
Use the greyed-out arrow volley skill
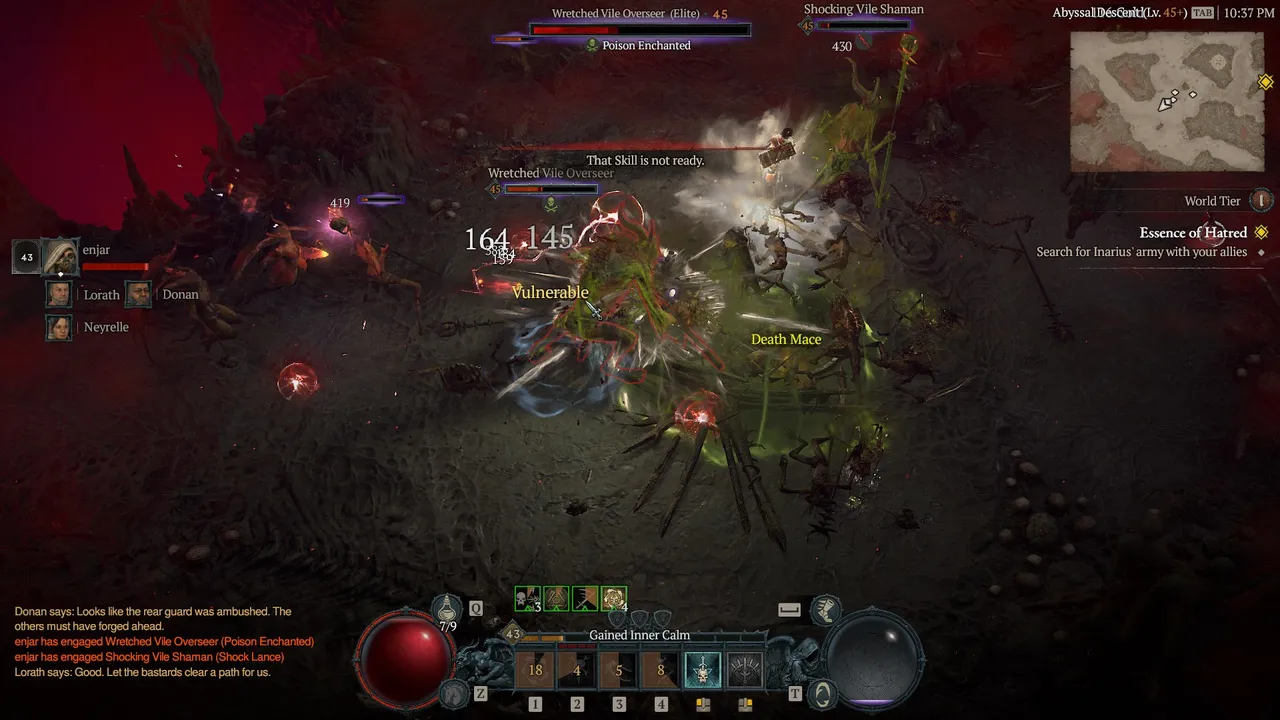click(745, 670)
